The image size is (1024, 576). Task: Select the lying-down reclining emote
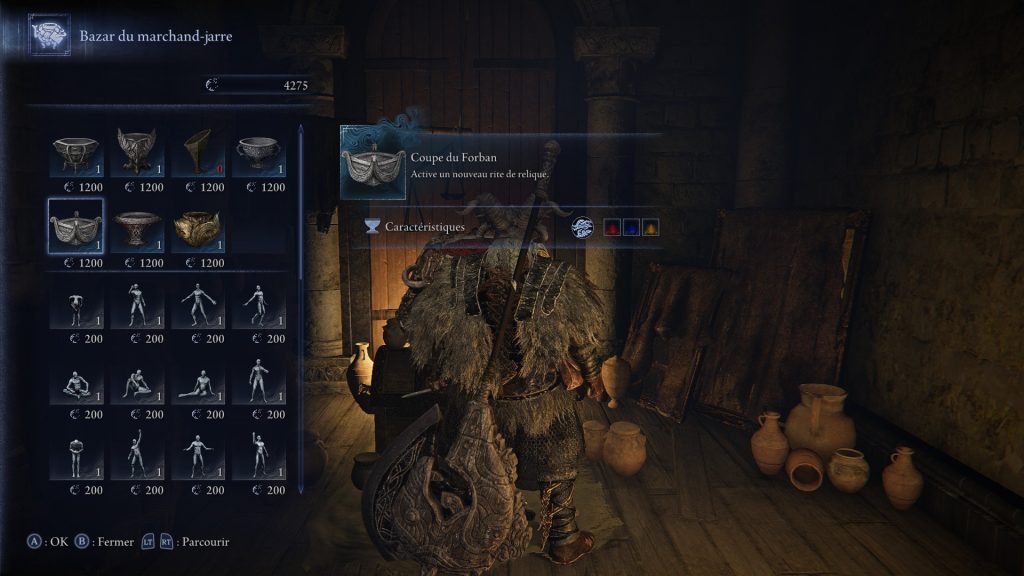click(198, 382)
